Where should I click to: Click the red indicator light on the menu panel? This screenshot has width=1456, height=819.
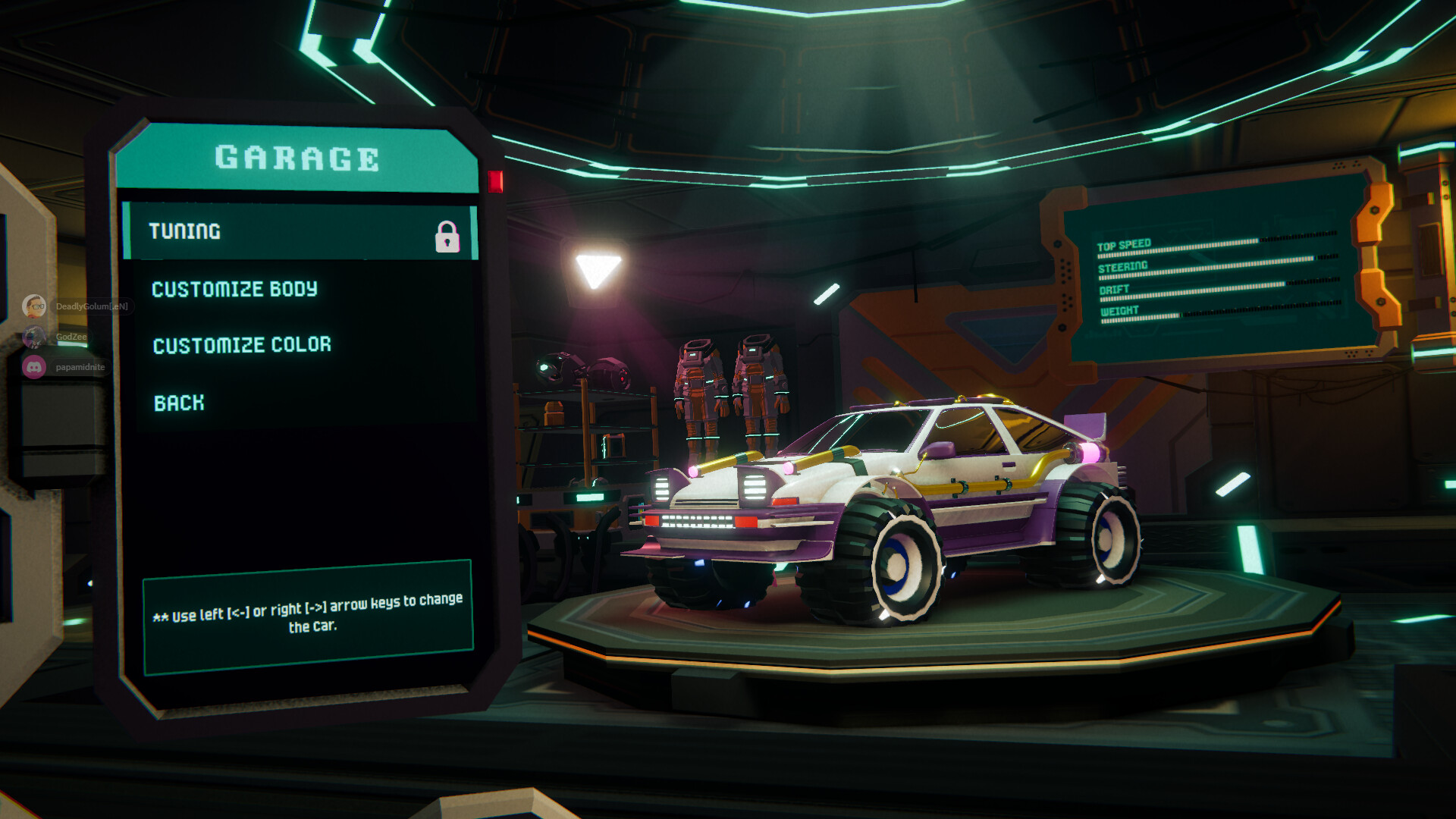coord(497,180)
